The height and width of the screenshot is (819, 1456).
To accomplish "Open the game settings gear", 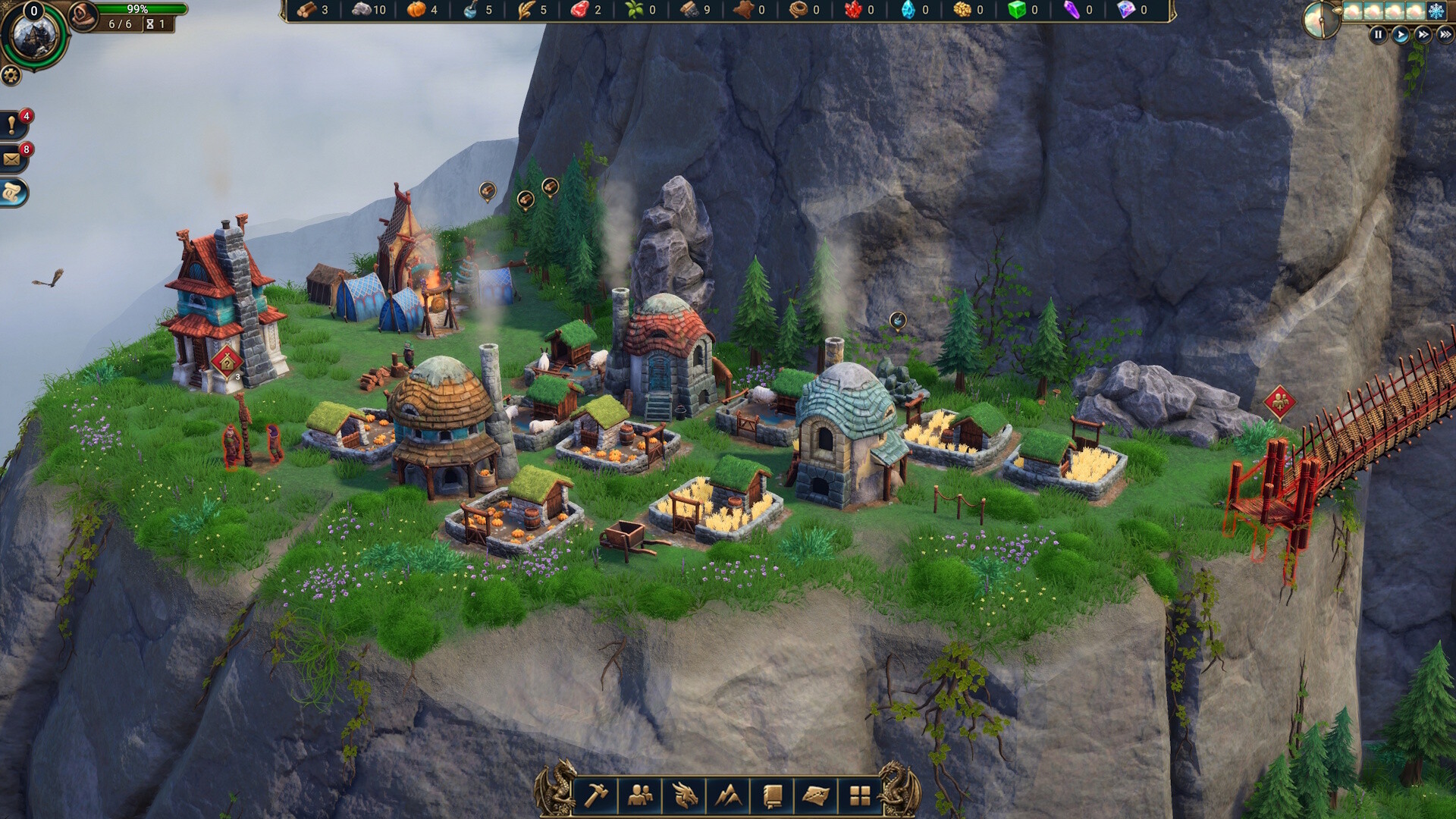I will [x=12, y=75].
